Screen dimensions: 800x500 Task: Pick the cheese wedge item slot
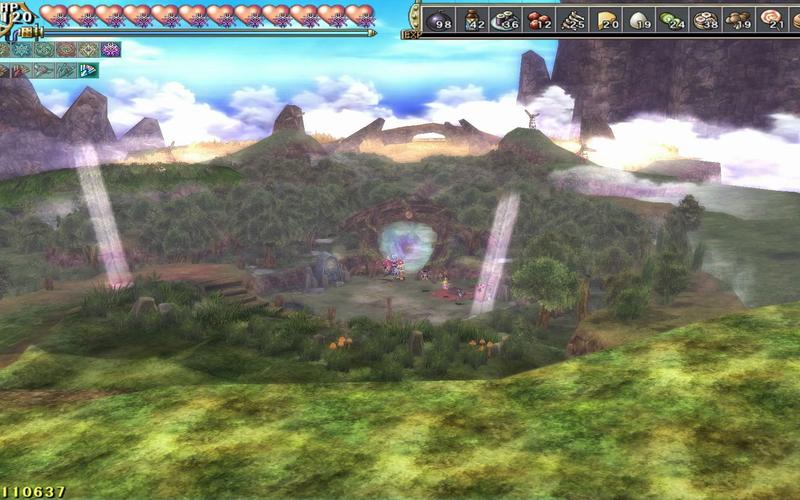coord(606,18)
